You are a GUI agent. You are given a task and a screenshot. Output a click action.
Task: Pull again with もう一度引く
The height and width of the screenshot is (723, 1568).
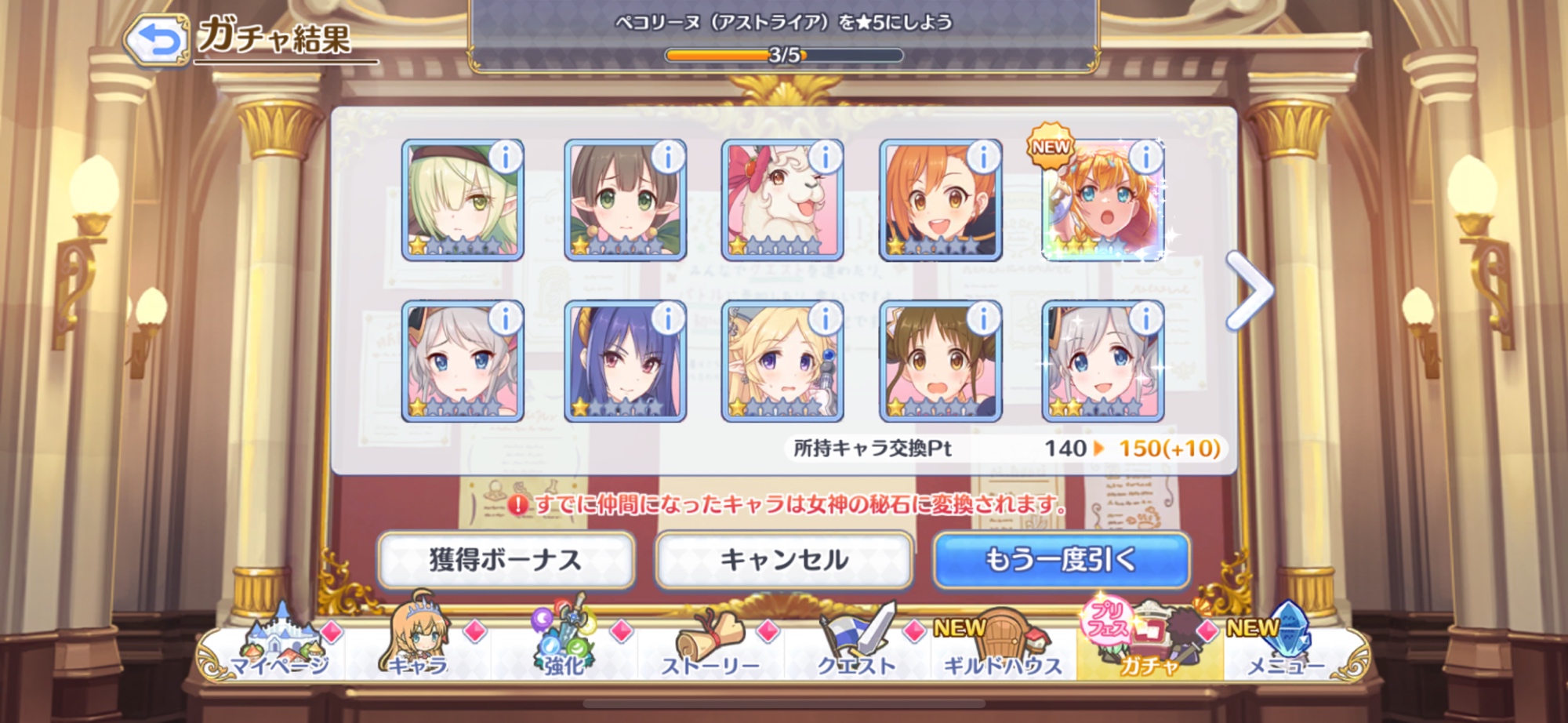(x=1061, y=560)
